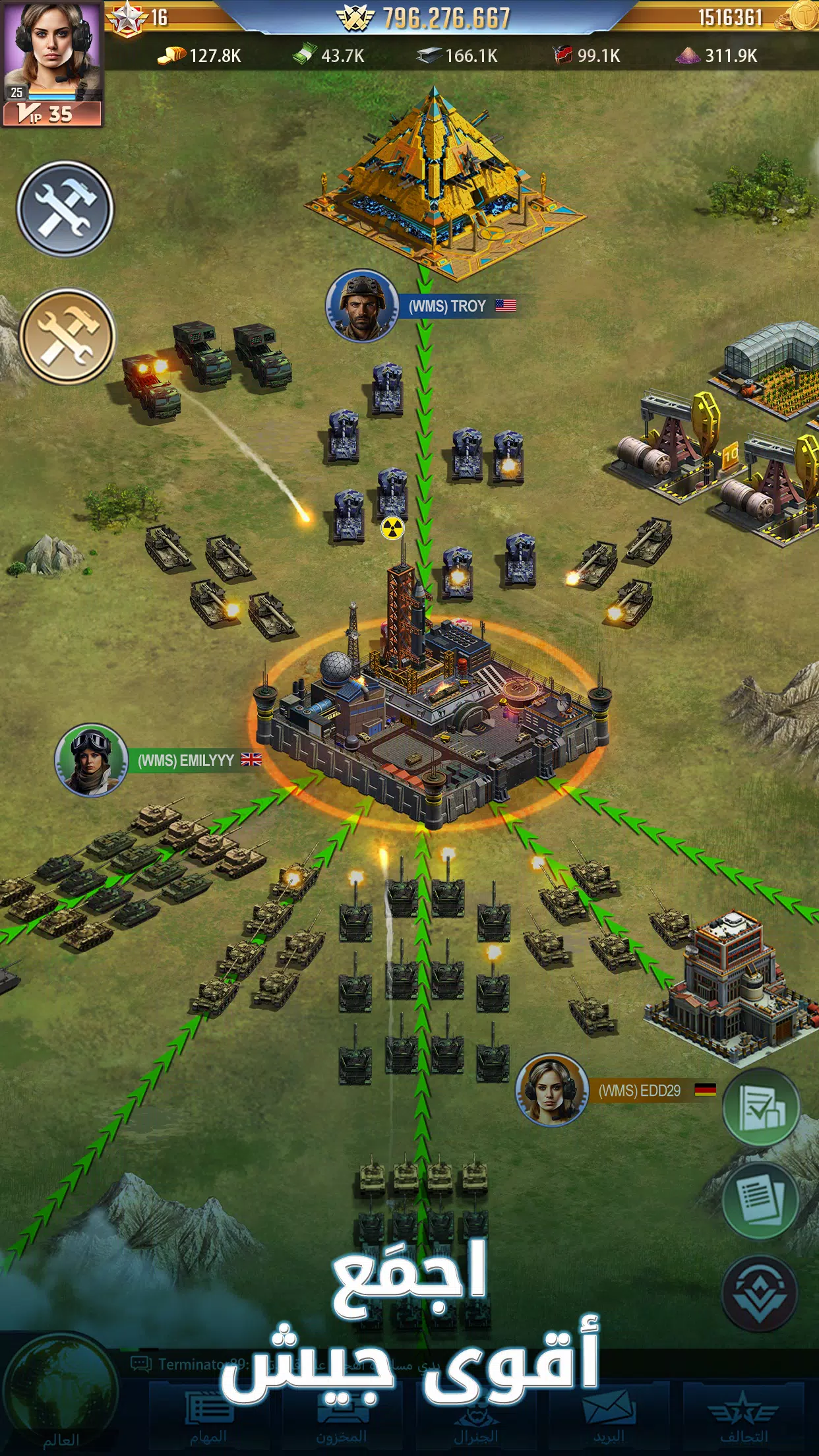Image resolution: width=819 pixels, height=1456 pixels.
Task: Select the (WMS) TROY player avatar
Action: (x=361, y=305)
